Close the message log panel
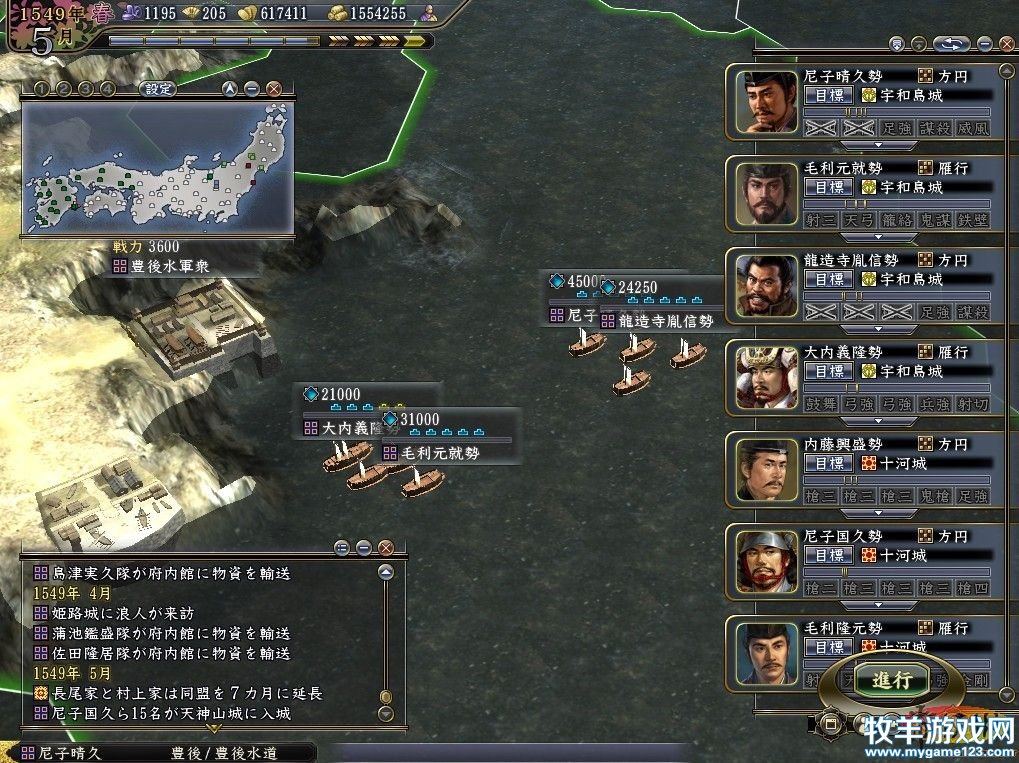 [x=386, y=547]
